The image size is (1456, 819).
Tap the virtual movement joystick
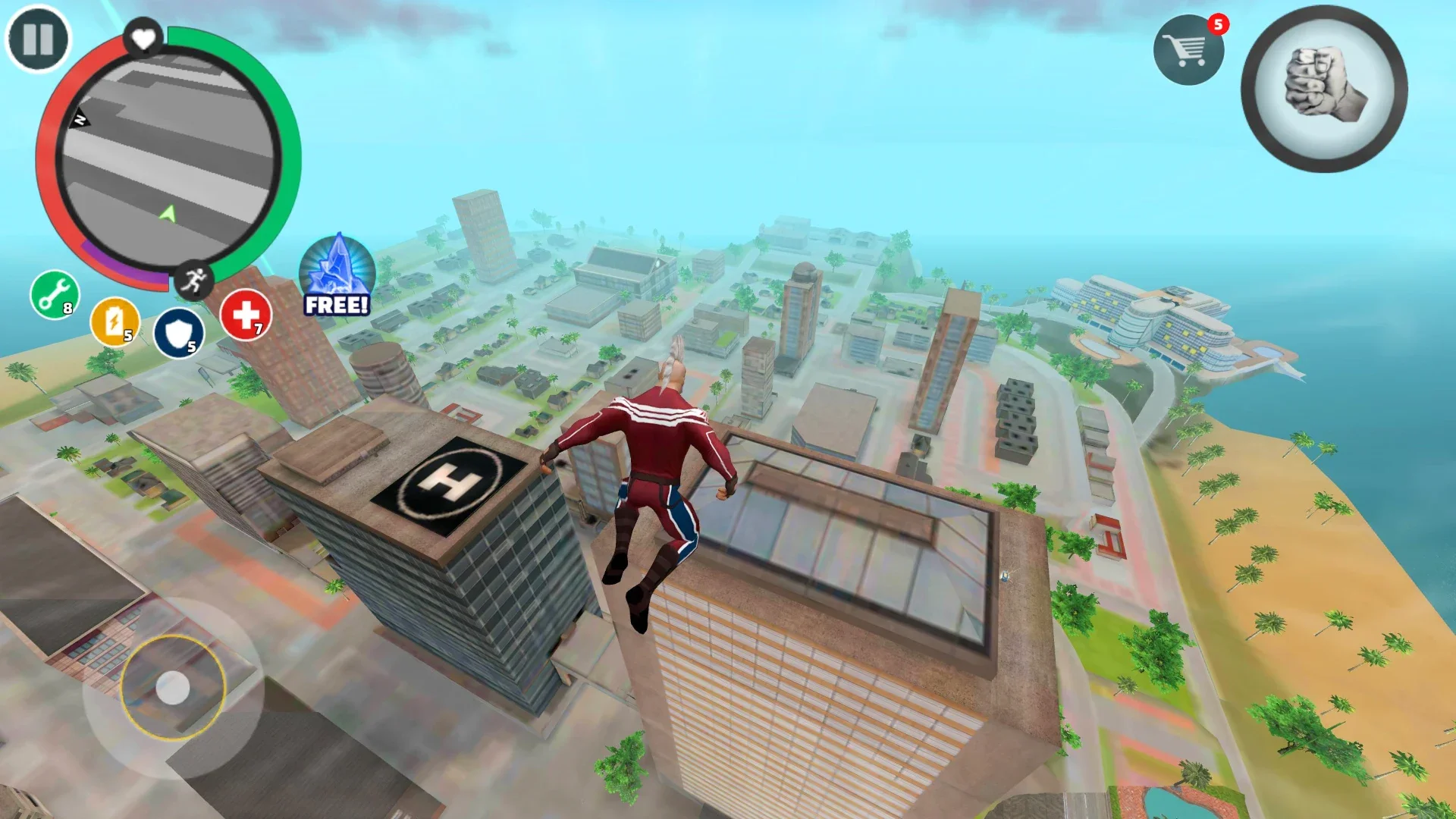point(173,688)
